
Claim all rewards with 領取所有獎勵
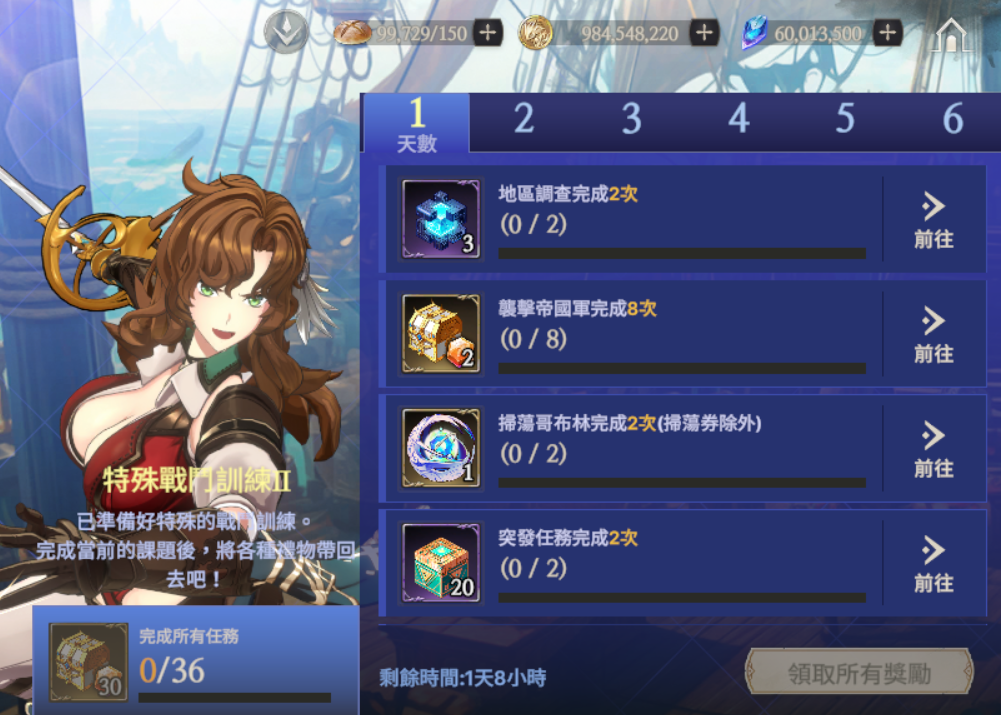coord(859,673)
